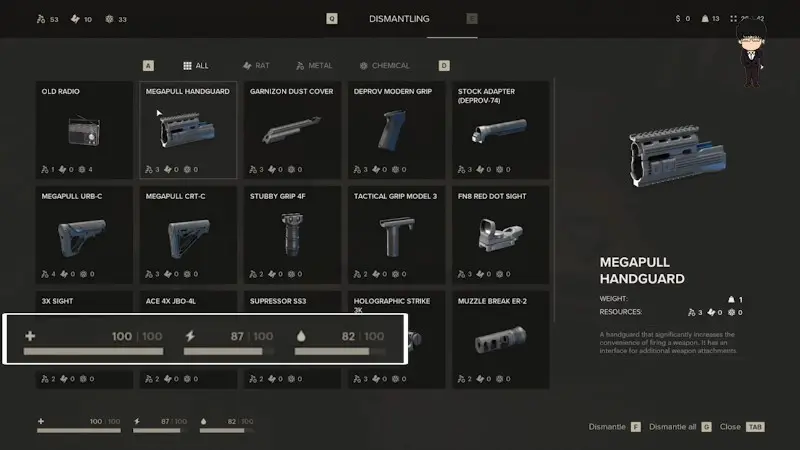This screenshot has height=450, width=800.
Task: Select the Megapull CRT-C stock
Action: click(x=188, y=234)
